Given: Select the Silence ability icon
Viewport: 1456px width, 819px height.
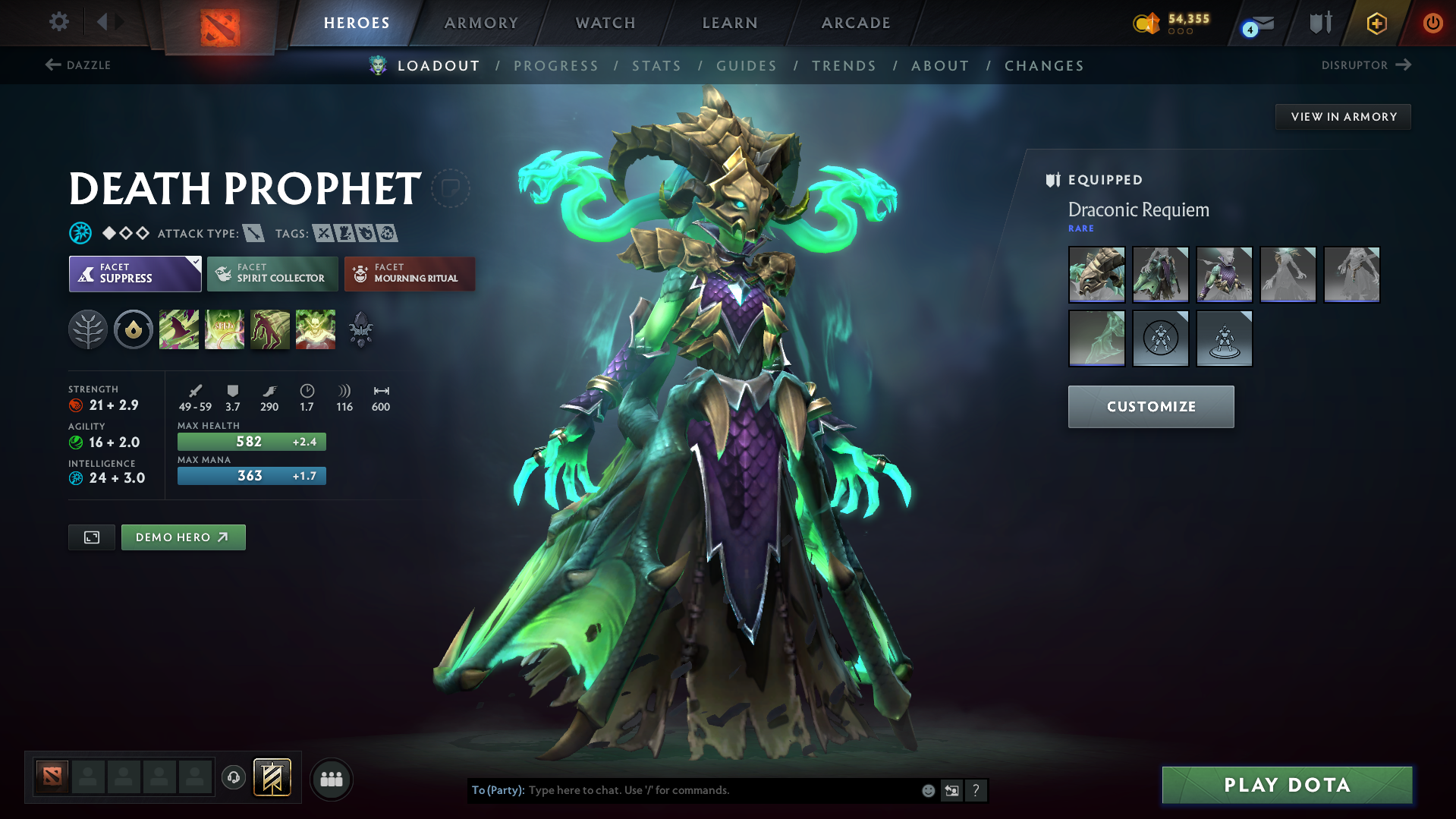Looking at the screenshot, I should [x=225, y=329].
